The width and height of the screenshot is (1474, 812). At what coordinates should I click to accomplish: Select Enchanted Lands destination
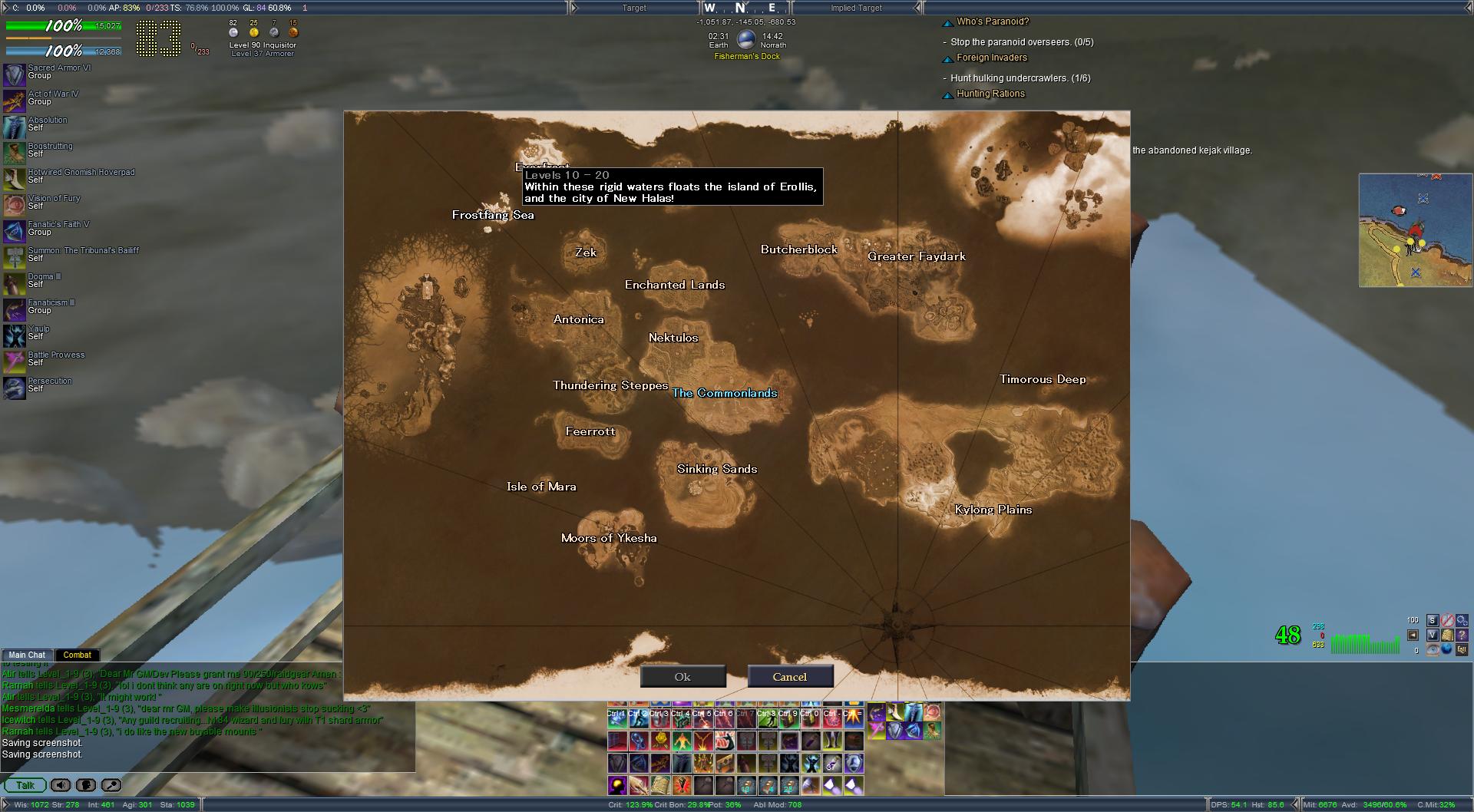(x=674, y=285)
